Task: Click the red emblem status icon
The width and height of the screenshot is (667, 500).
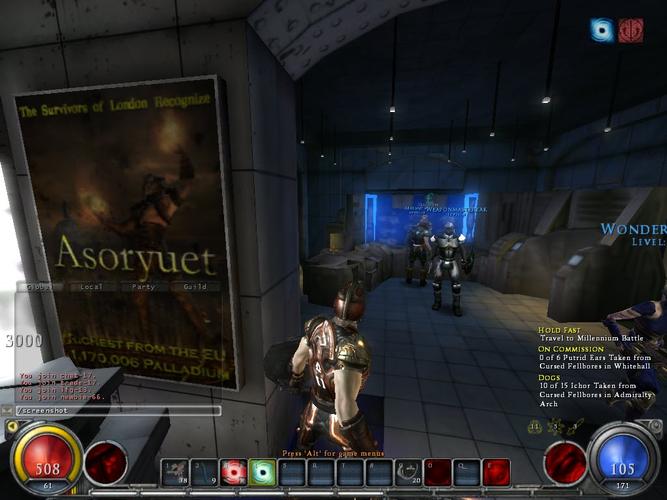Action: [x=630, y=30]
